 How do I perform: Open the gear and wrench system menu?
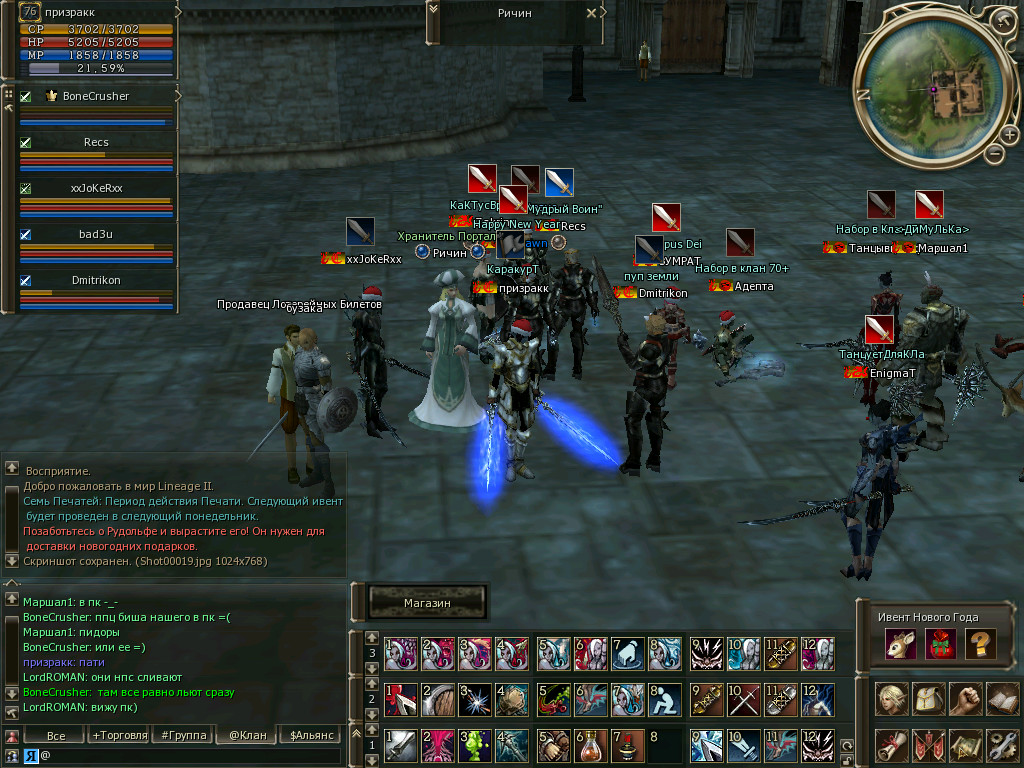point(1003,745)
